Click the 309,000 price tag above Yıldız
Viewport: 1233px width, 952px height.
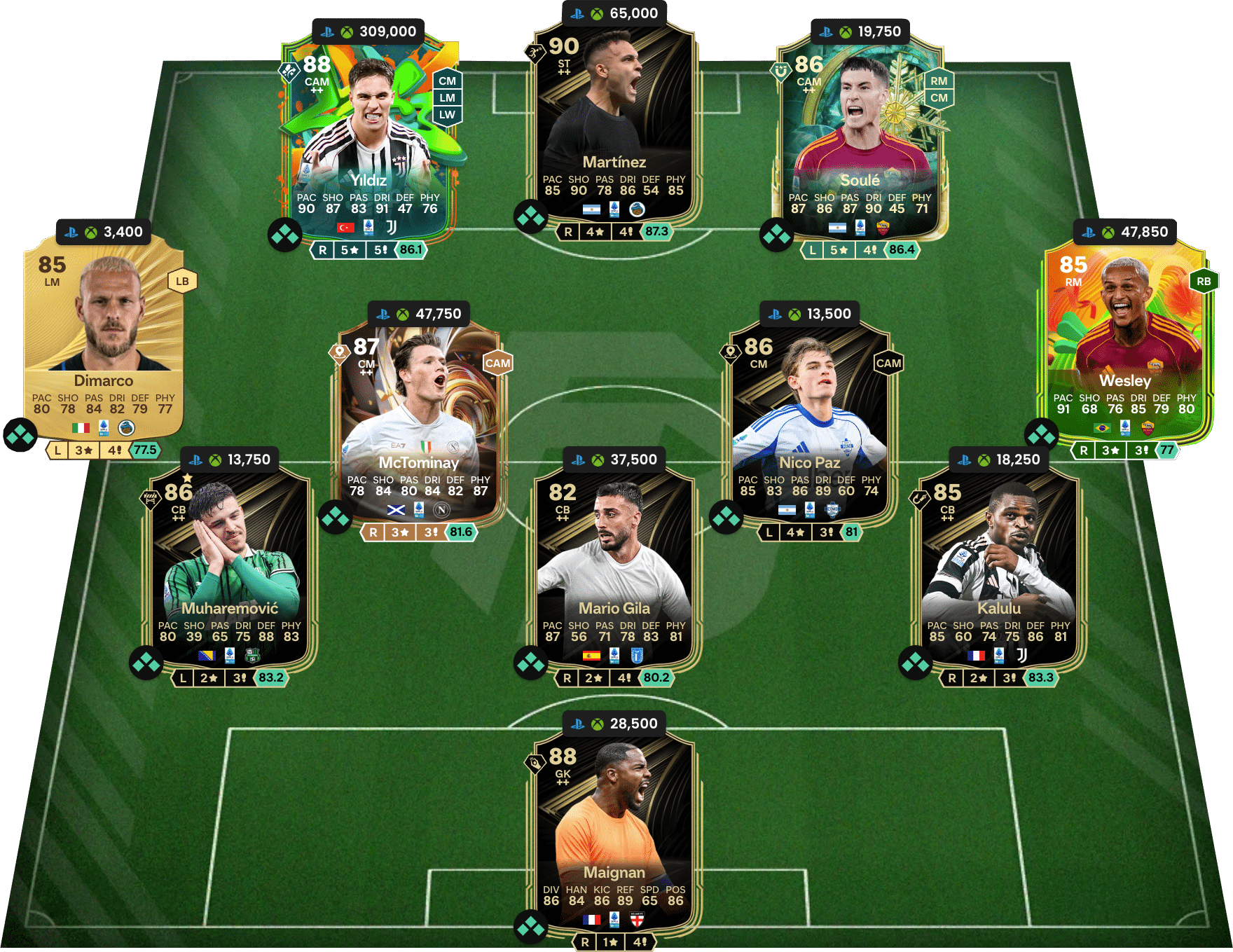point(368,32)
